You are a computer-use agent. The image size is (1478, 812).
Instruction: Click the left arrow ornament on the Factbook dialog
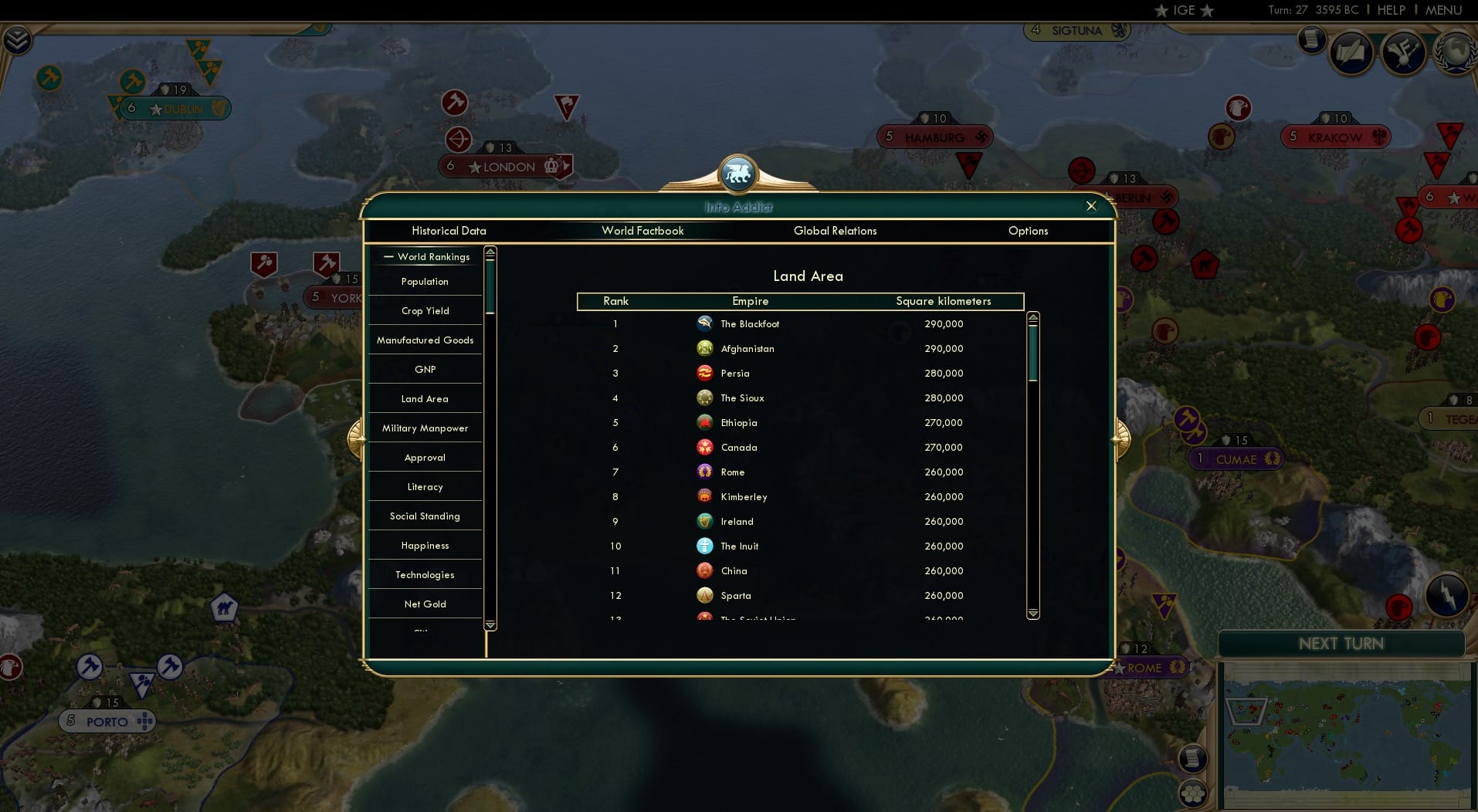(x=358, y=438)
